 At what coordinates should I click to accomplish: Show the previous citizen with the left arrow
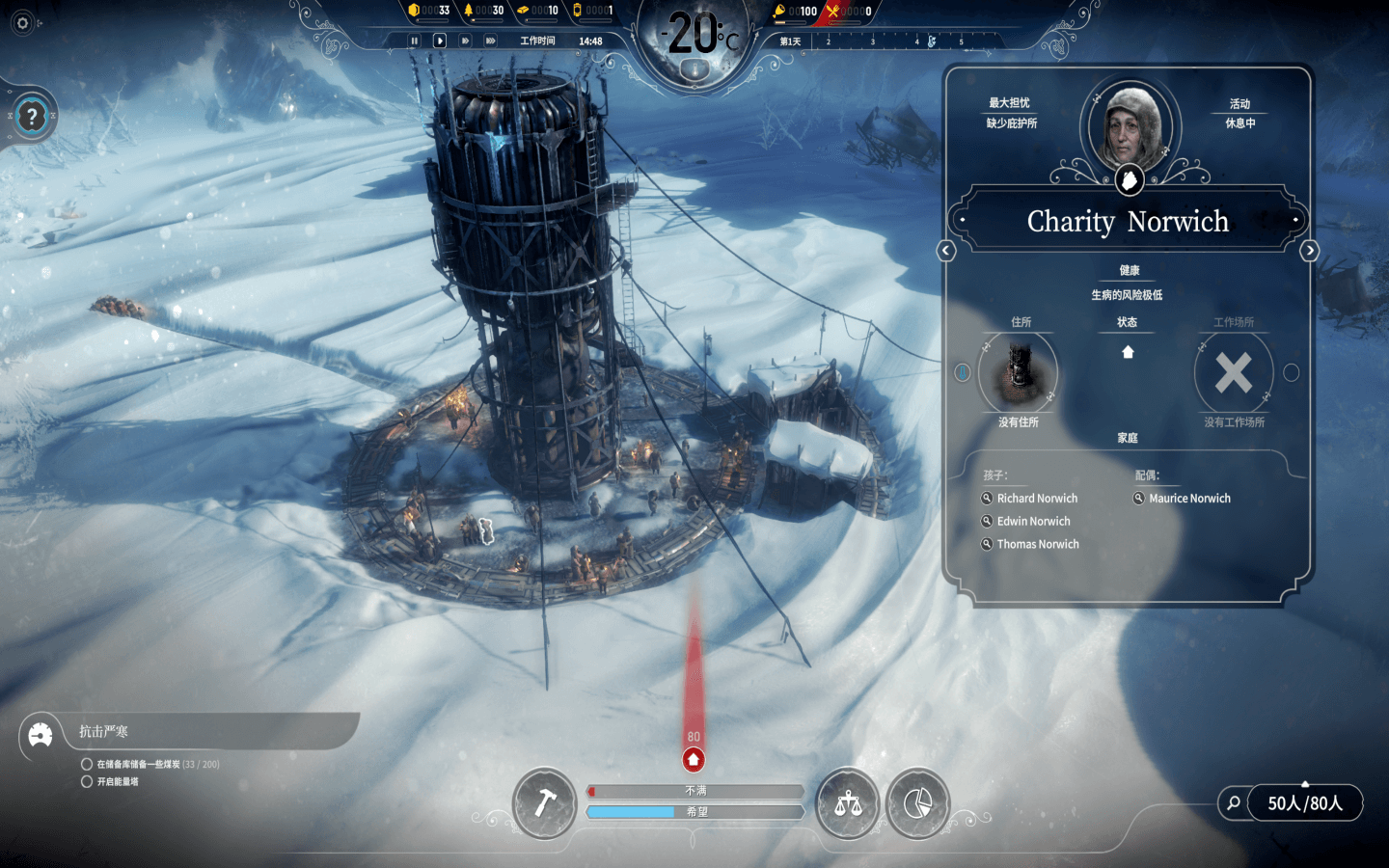coord(946,251)
